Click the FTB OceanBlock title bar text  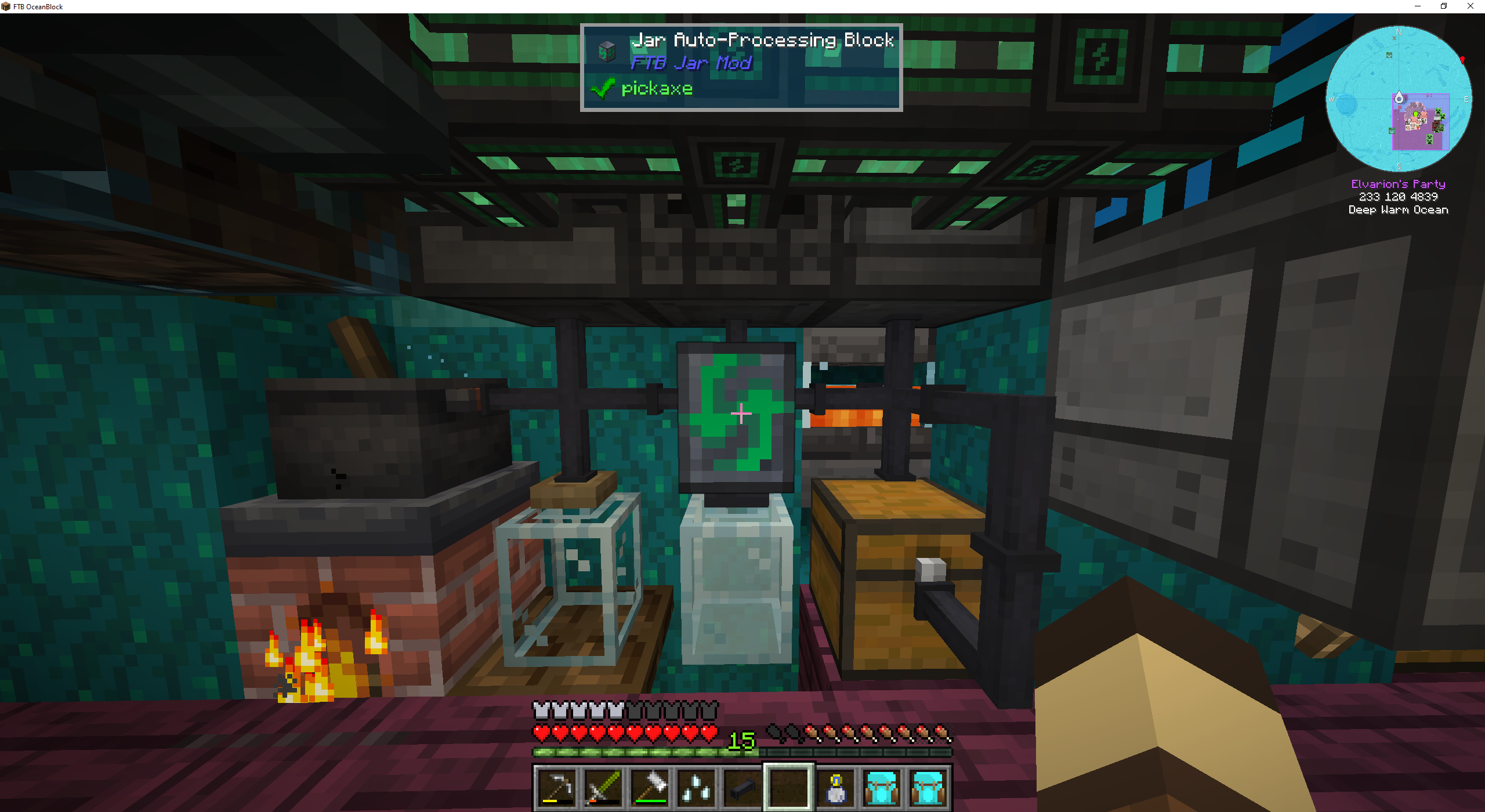coord(39,6)
